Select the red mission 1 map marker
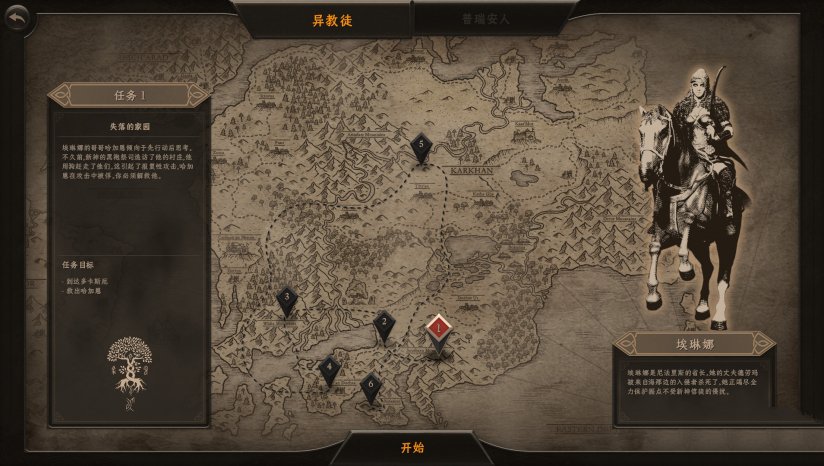The height and width of the screenshot is (466, 824). [438, 328]
